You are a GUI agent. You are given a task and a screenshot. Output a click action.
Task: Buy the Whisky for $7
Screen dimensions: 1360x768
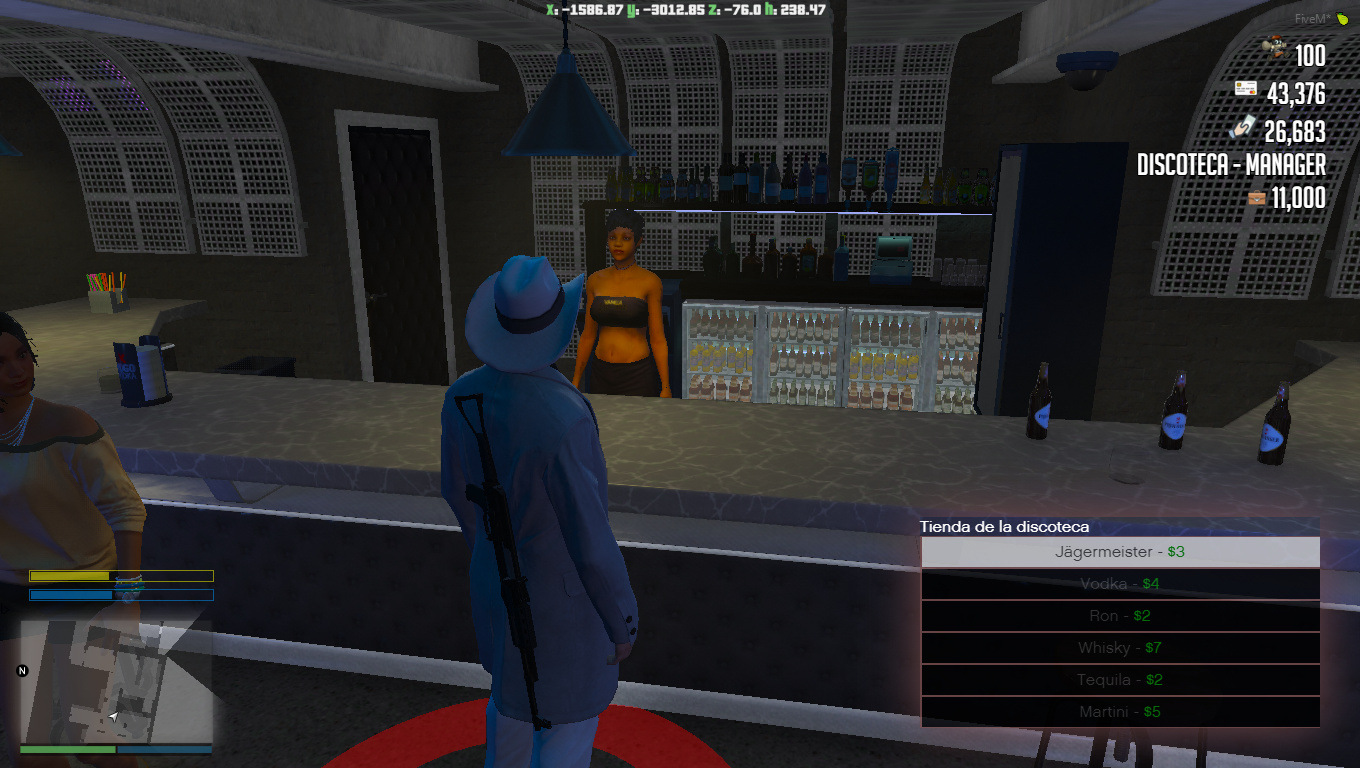click(1120, 647)
